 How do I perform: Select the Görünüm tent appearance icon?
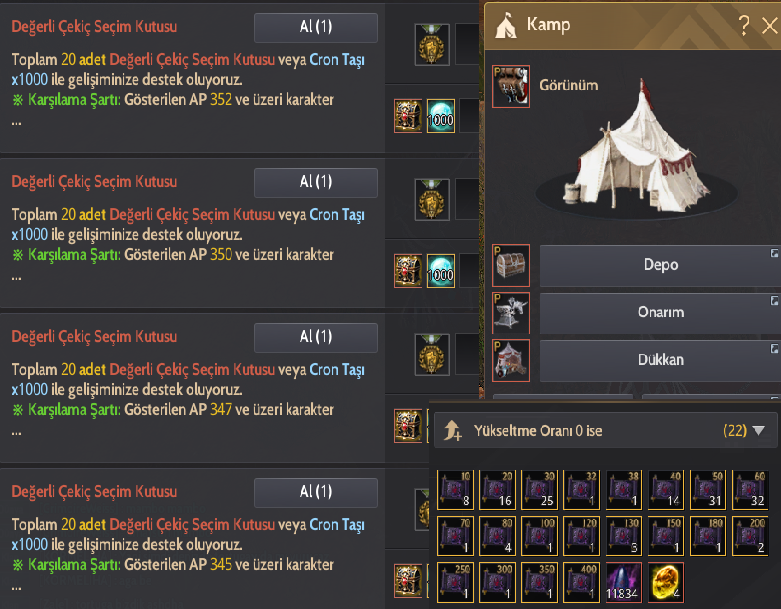point(511,87)
